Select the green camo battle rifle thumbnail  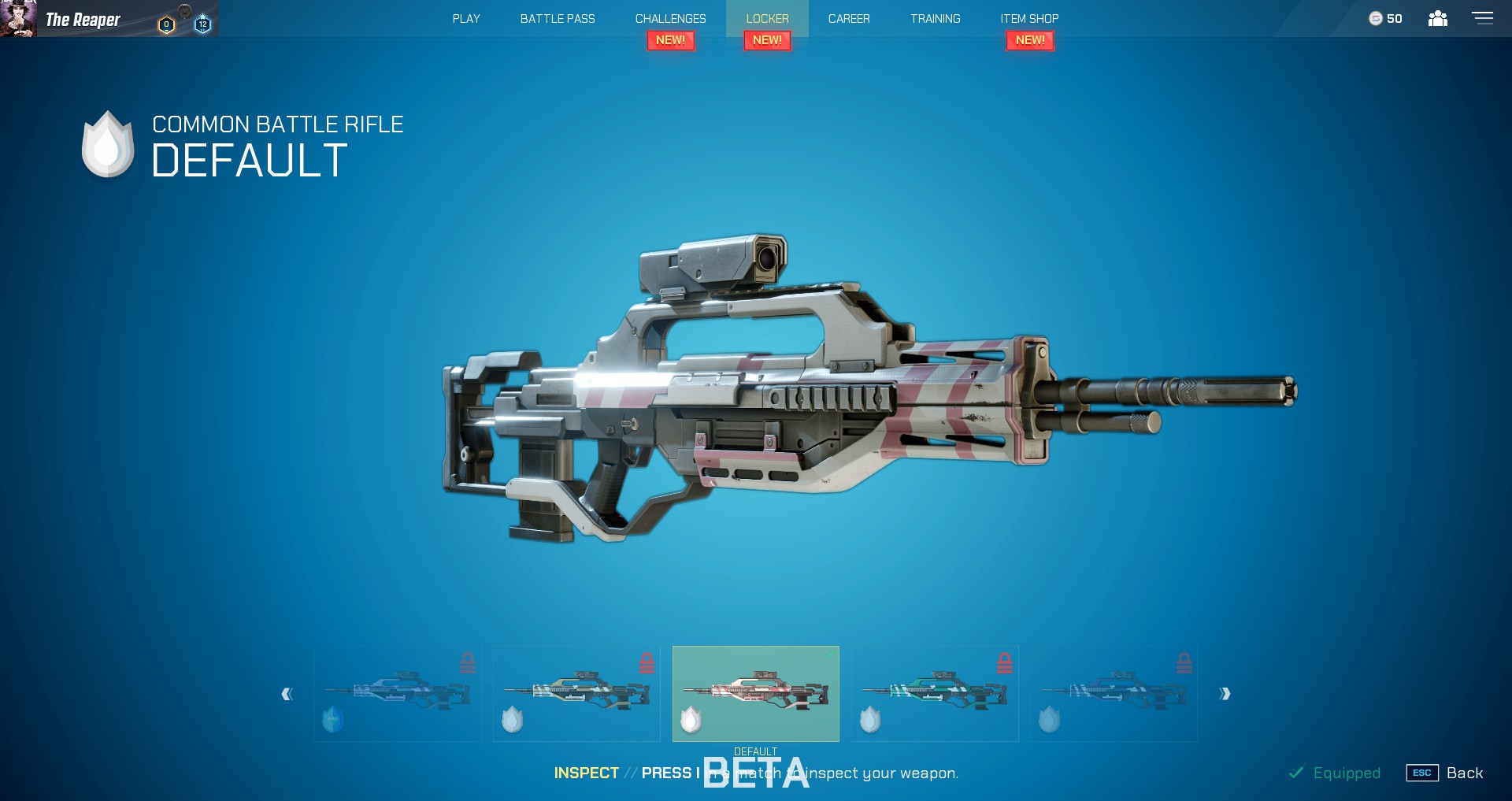point(934,694)
